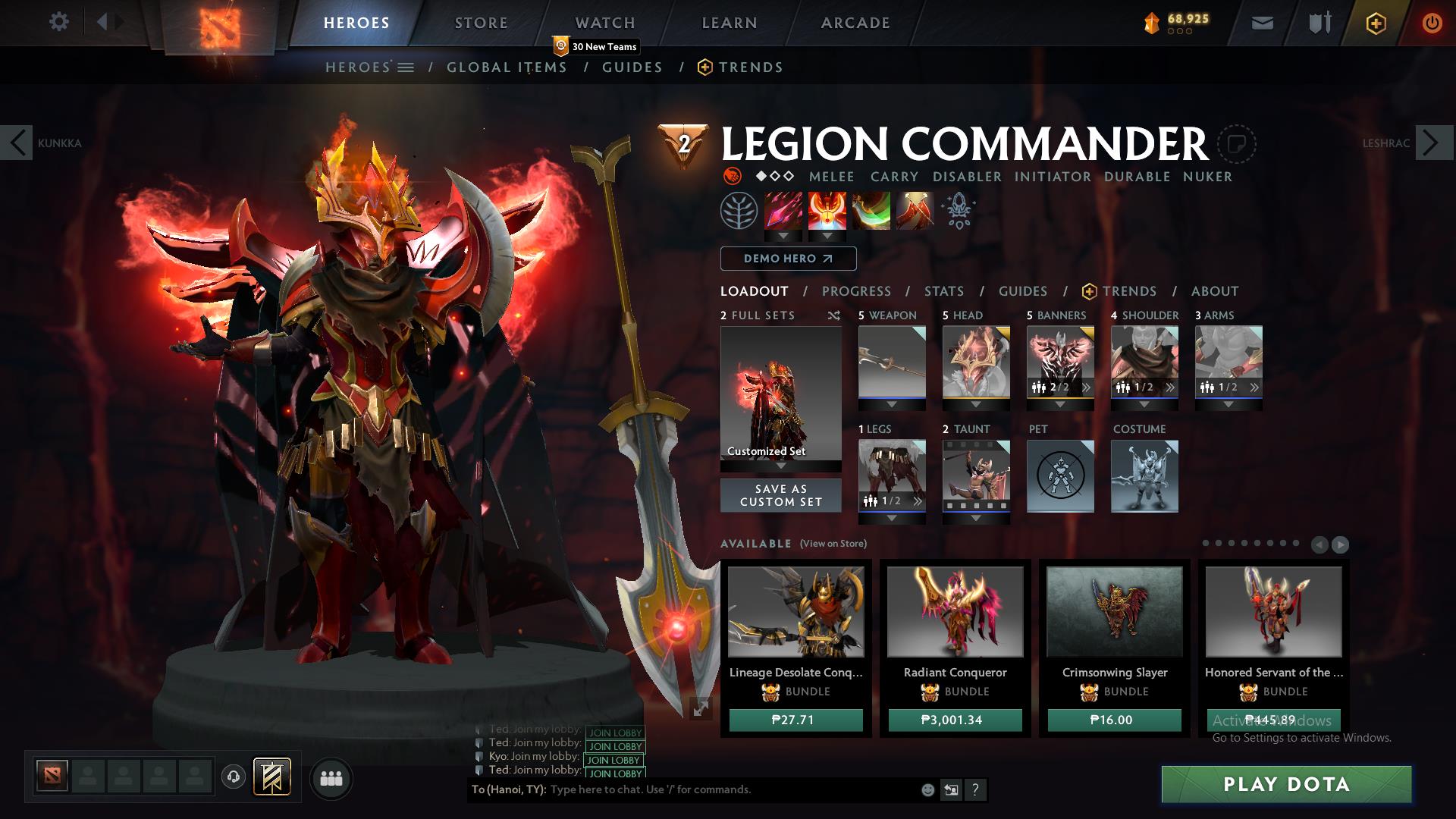This screenshot has width=1456, height=819.
Task: Open the hamburger menu next to Heroes
Action: (x=407, y=67)
